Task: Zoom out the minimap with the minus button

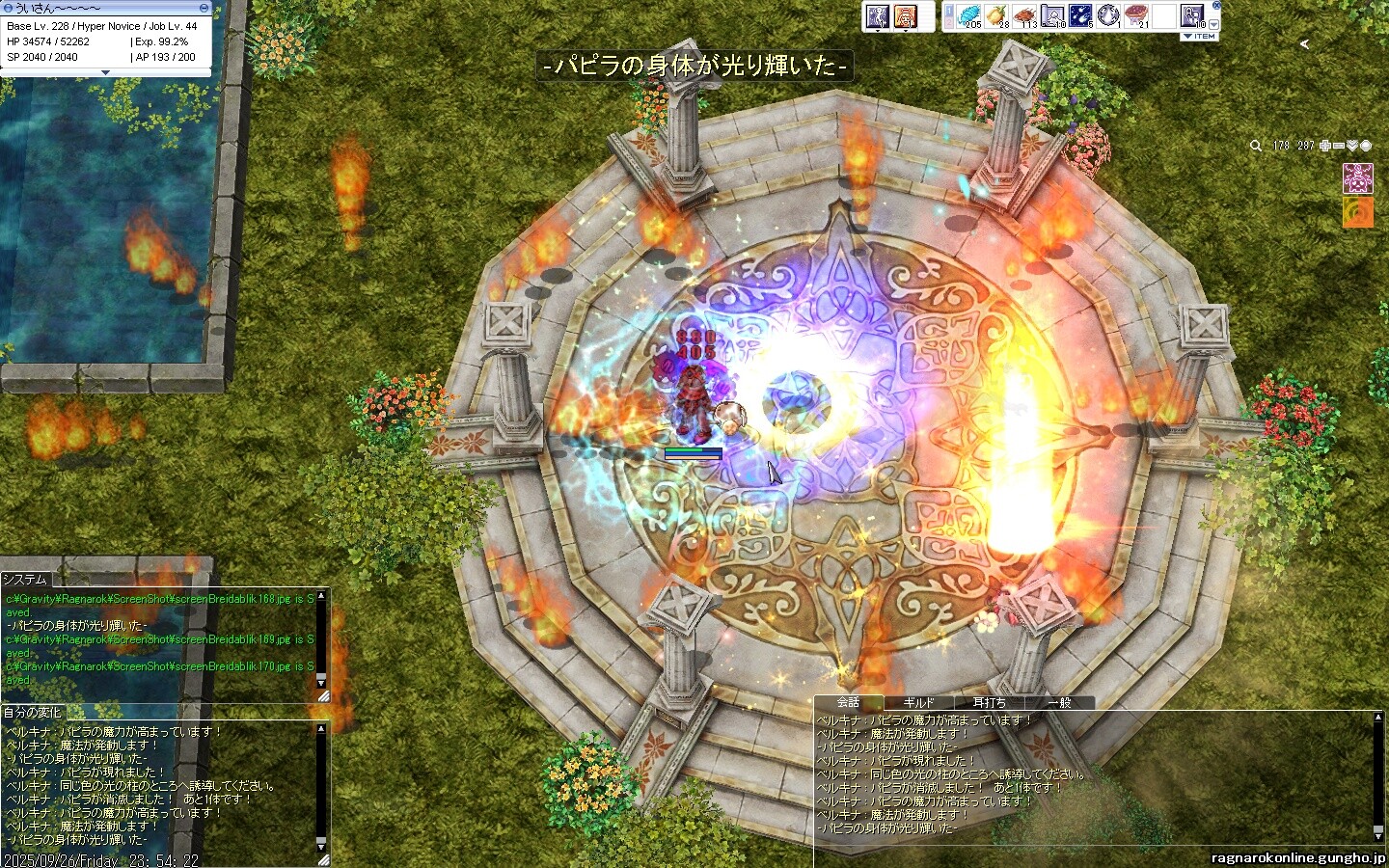Action: coord(1339,146)
